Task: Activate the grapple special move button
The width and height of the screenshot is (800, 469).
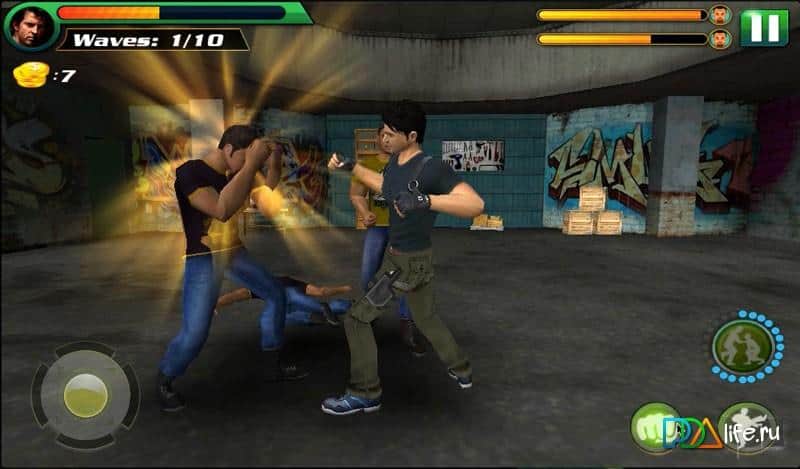Action: pos(740,347)
